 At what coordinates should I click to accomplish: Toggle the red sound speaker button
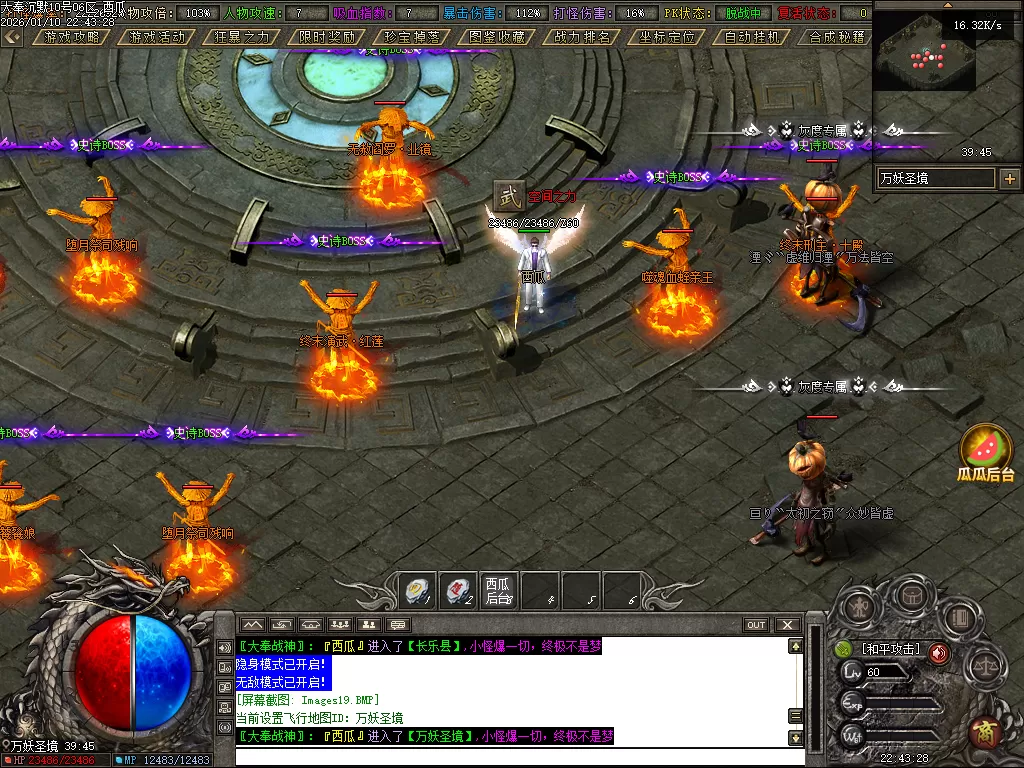(939, 653)
